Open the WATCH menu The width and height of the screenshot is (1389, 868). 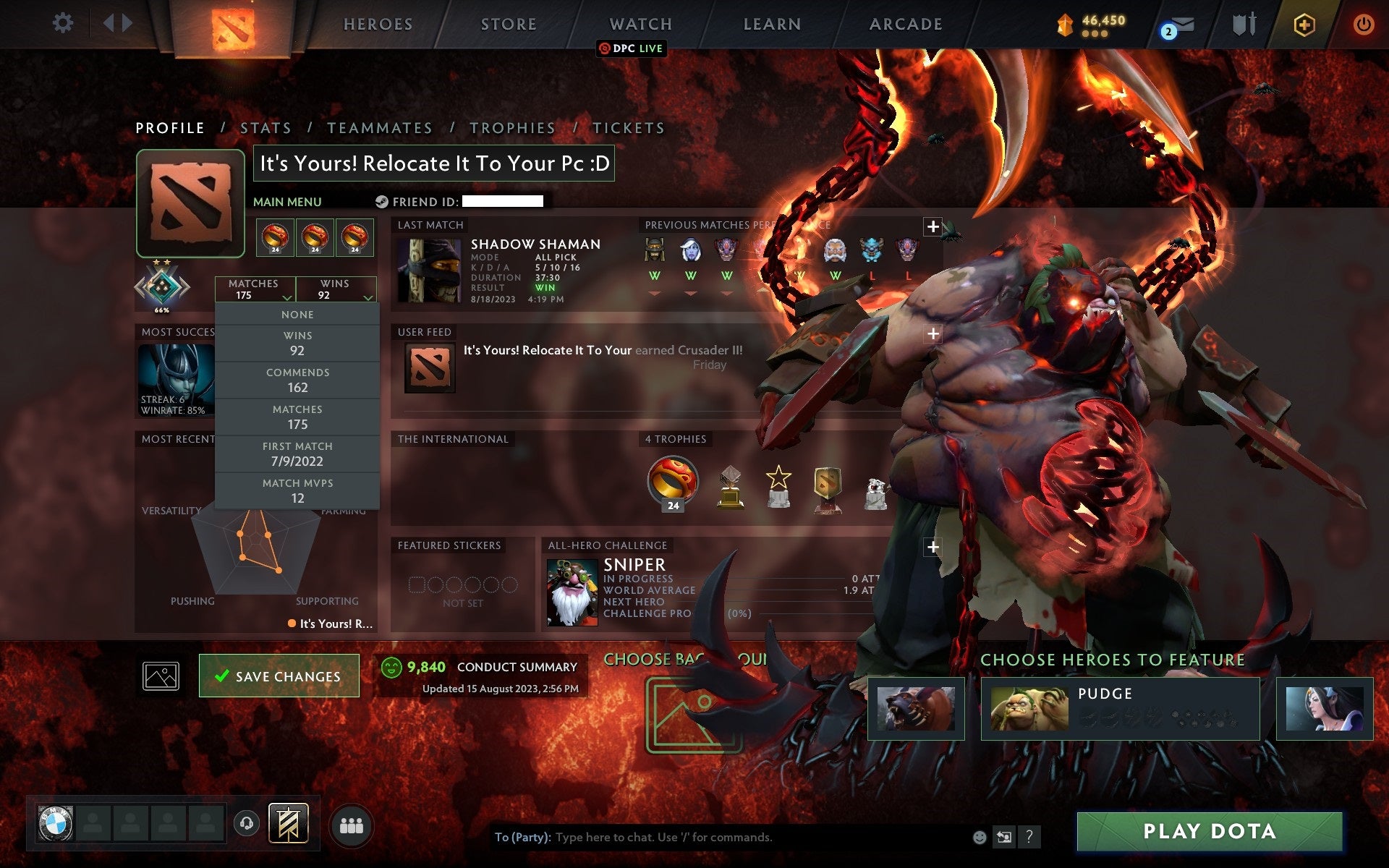[x=640, y=24]
